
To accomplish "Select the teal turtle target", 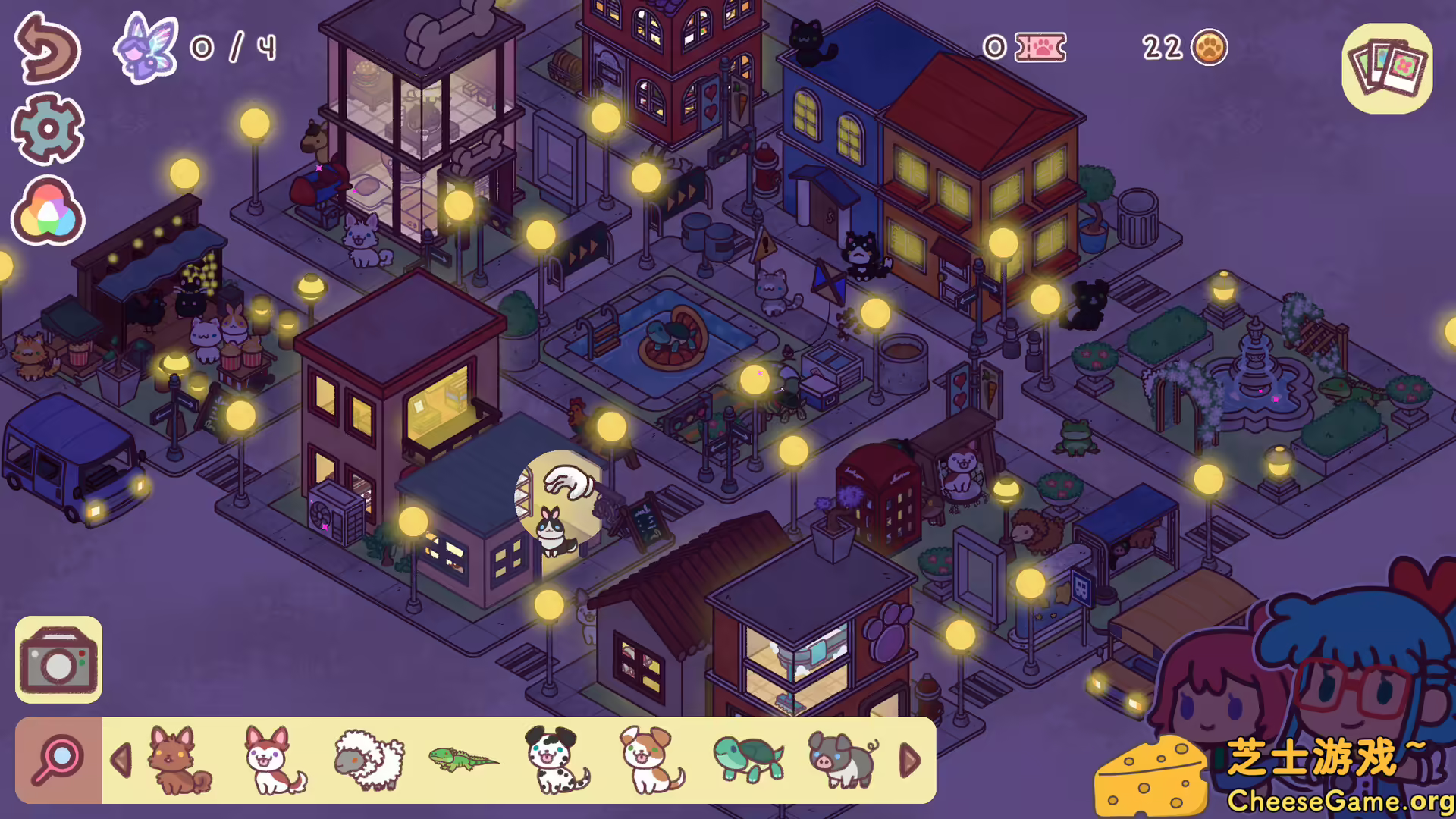I will 748,760.
